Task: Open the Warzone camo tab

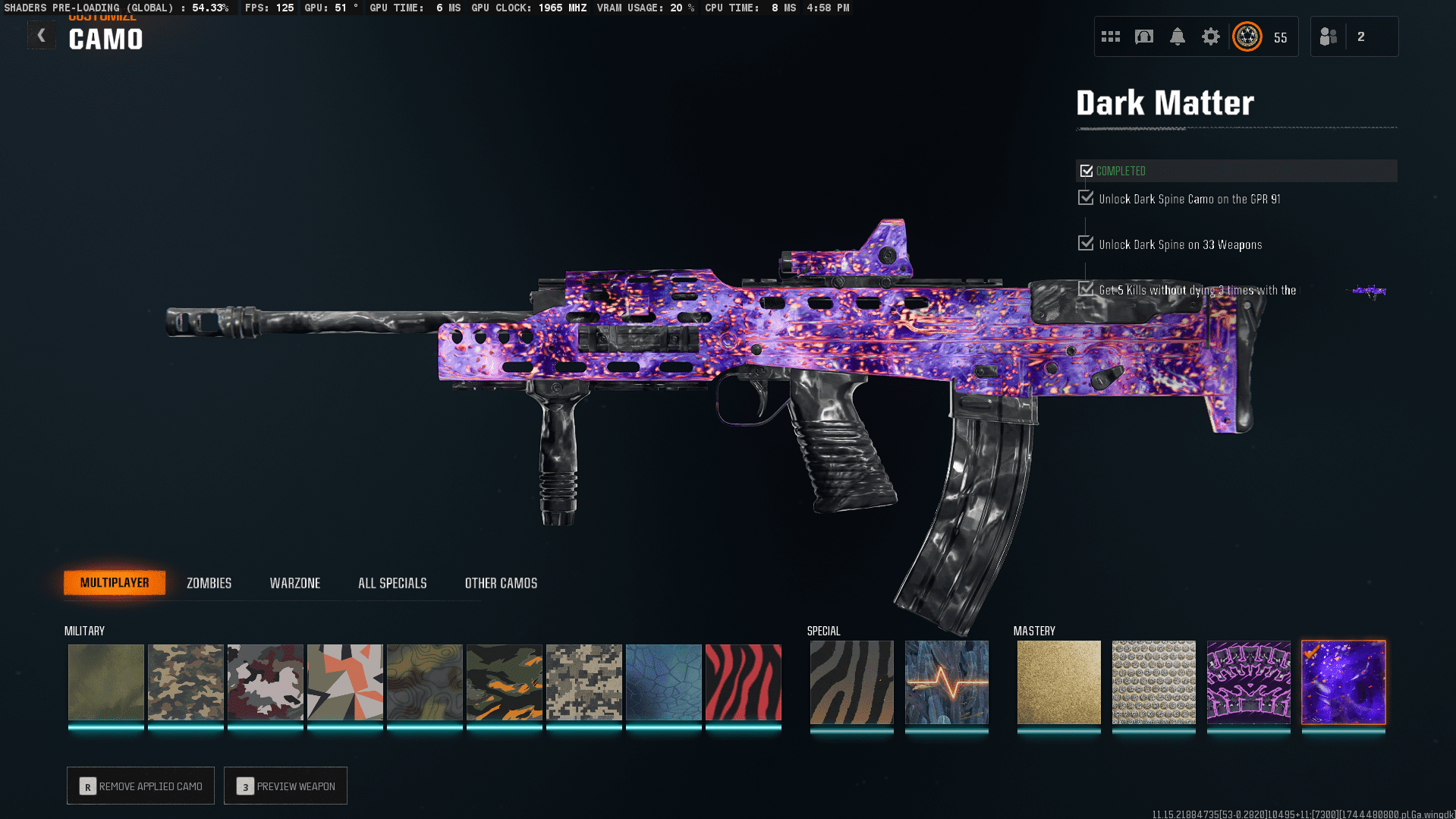Action: 295,583
